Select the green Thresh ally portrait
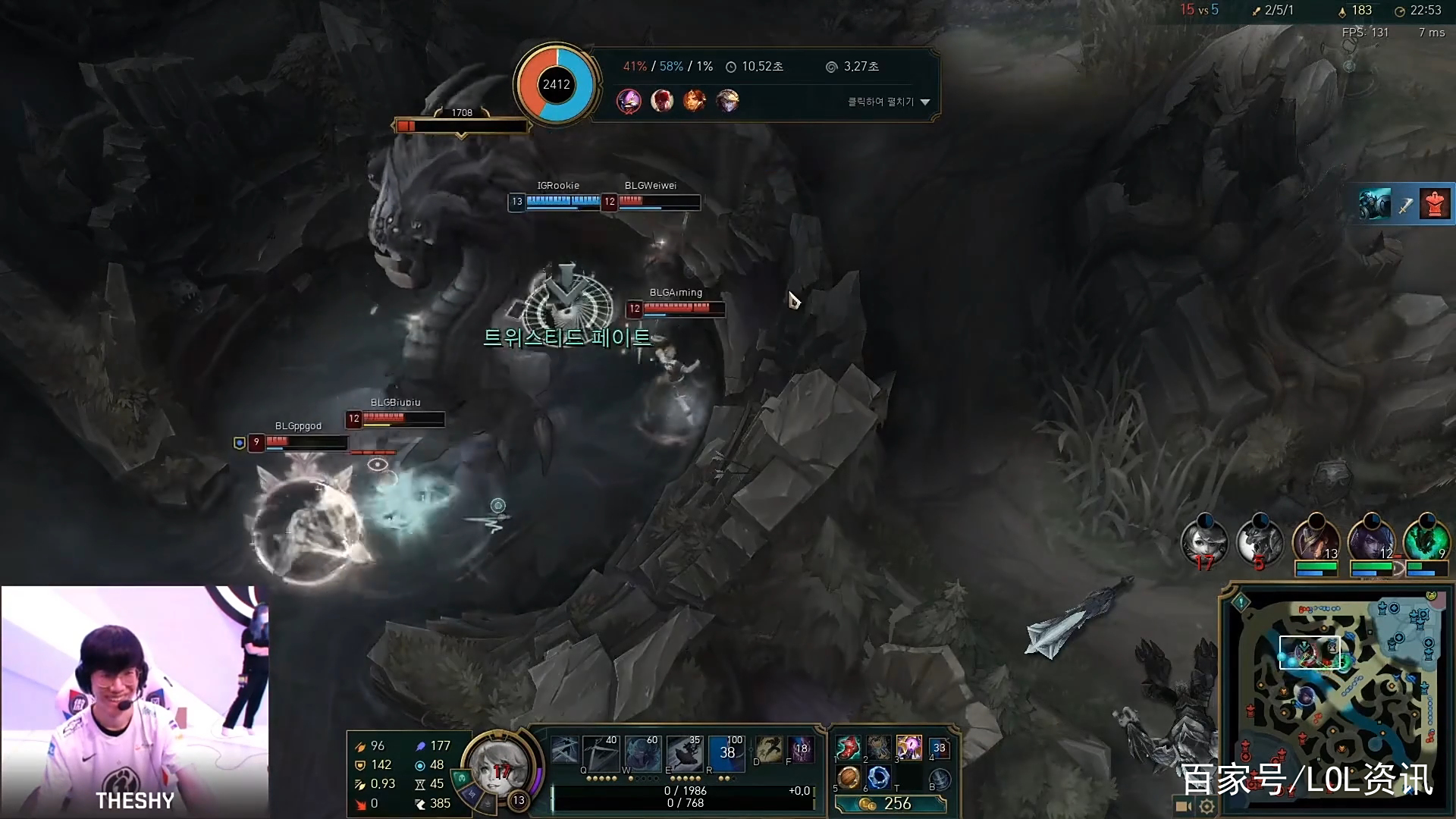The height and width of the screenshot is (819, 1456). pos(1426,542)
